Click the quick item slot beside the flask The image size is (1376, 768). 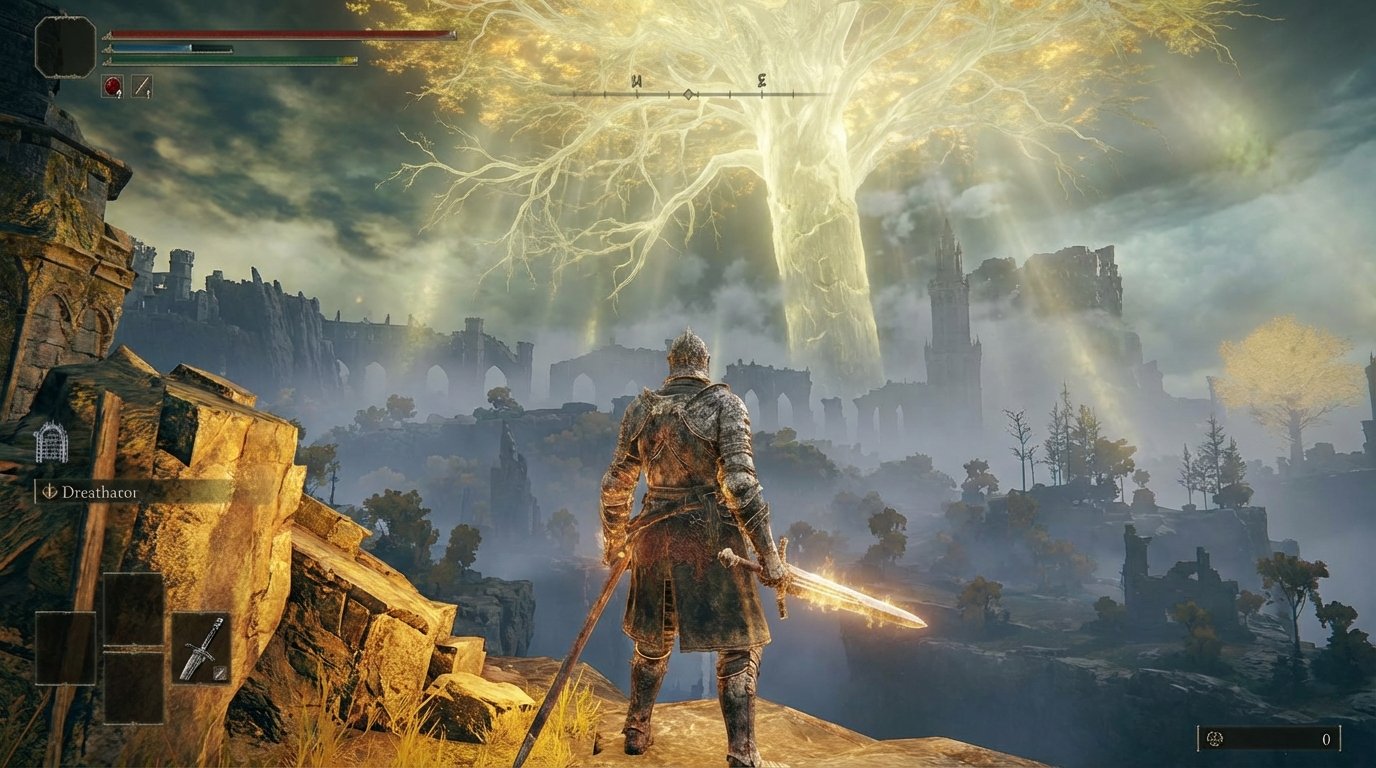point(141,85)
